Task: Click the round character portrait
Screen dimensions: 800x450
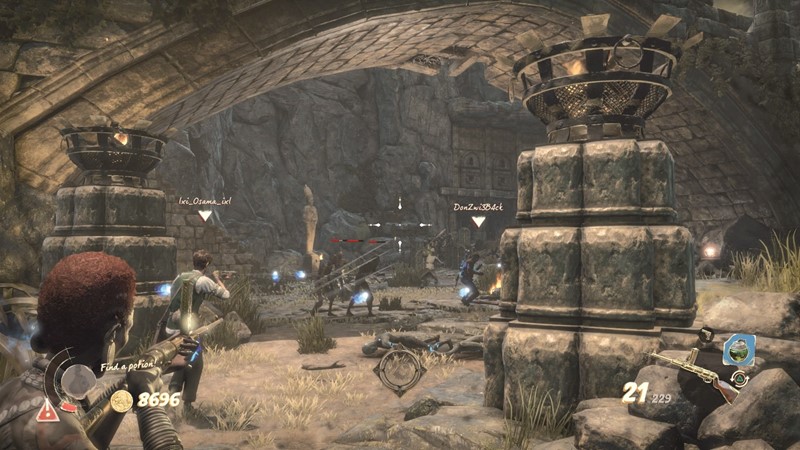Action: (x=77, y=380)
